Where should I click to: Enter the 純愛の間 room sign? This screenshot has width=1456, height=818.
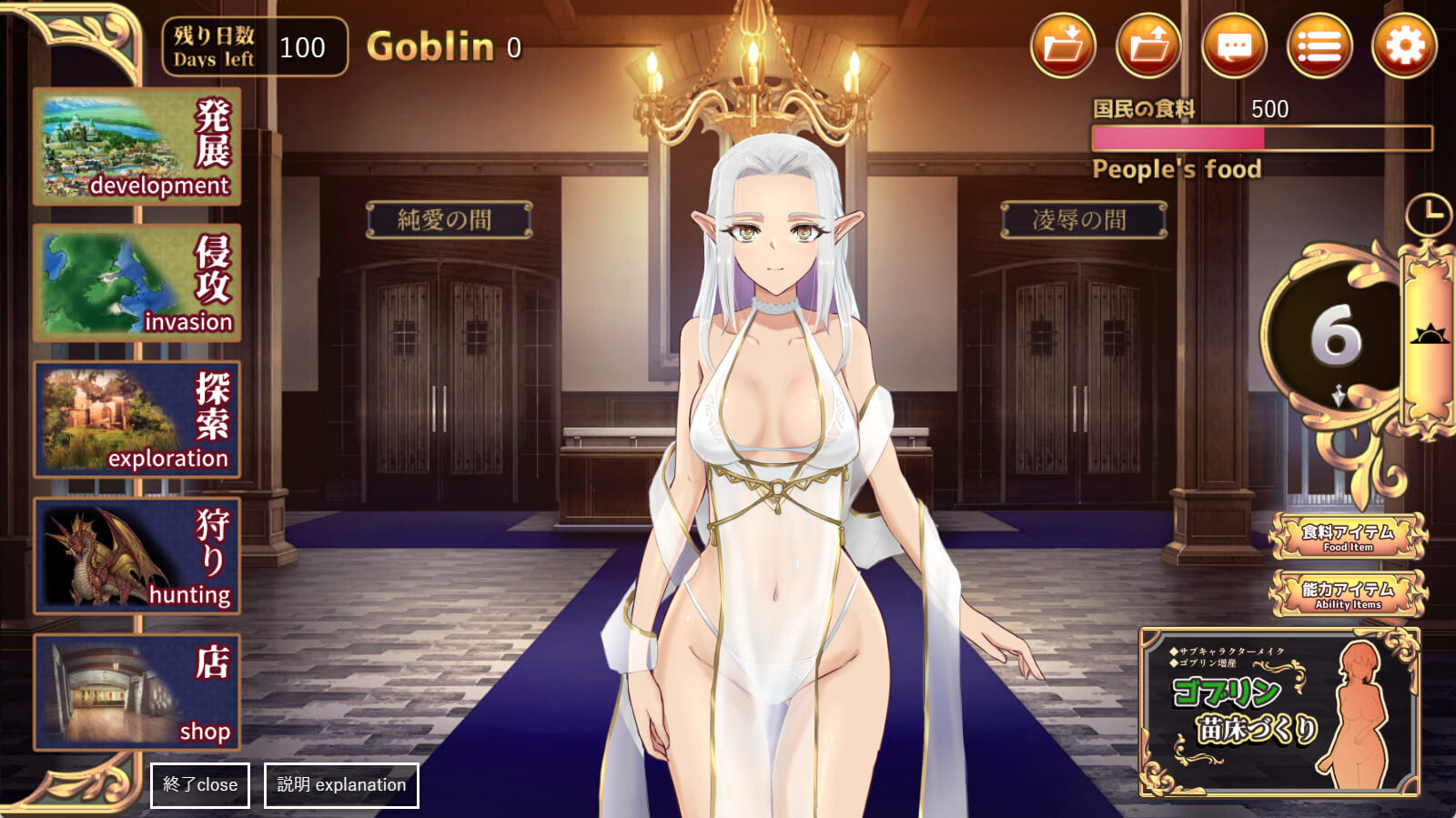coord(449,220)
